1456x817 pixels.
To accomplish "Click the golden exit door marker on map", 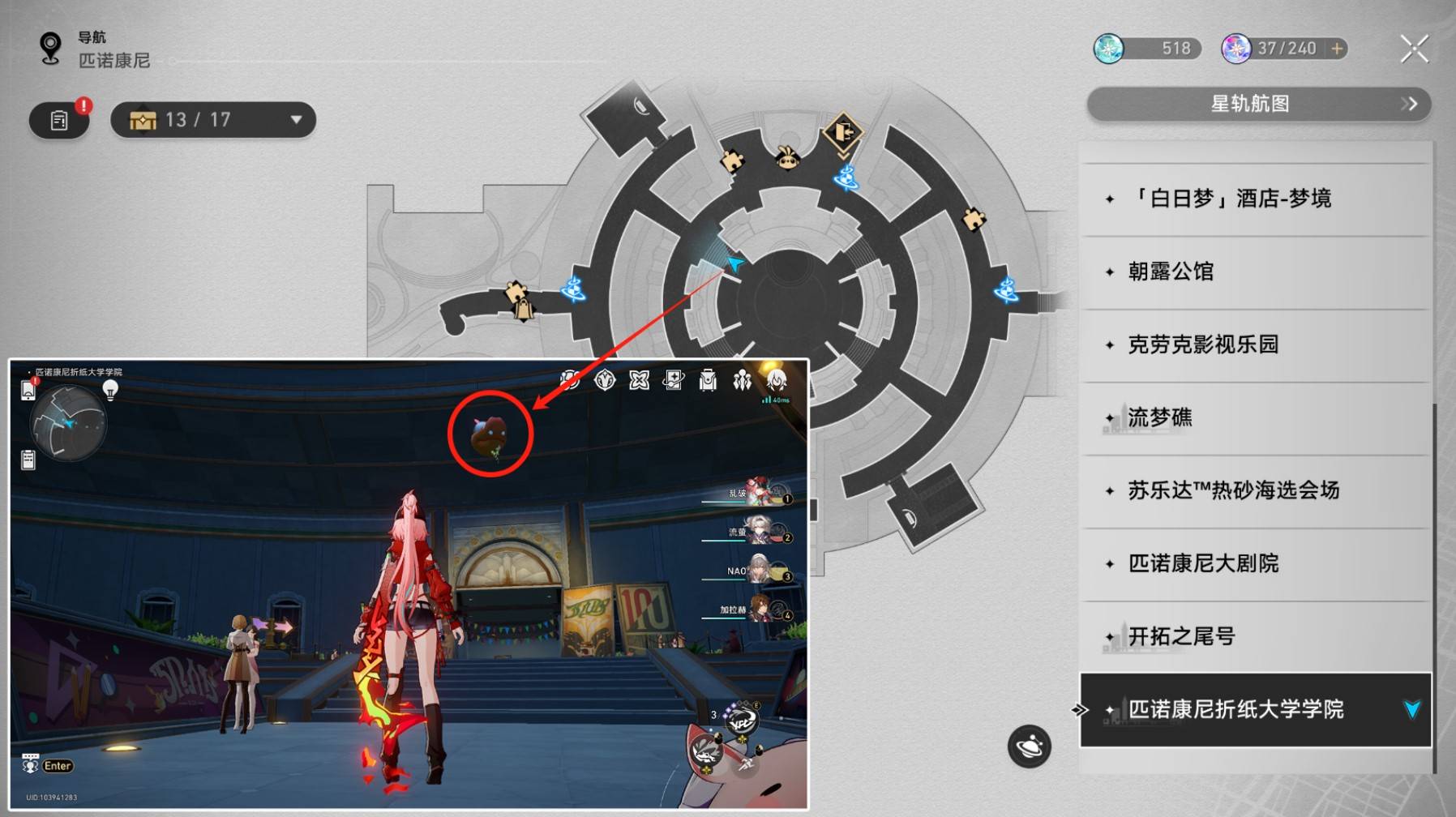I will tap(842, 131).
